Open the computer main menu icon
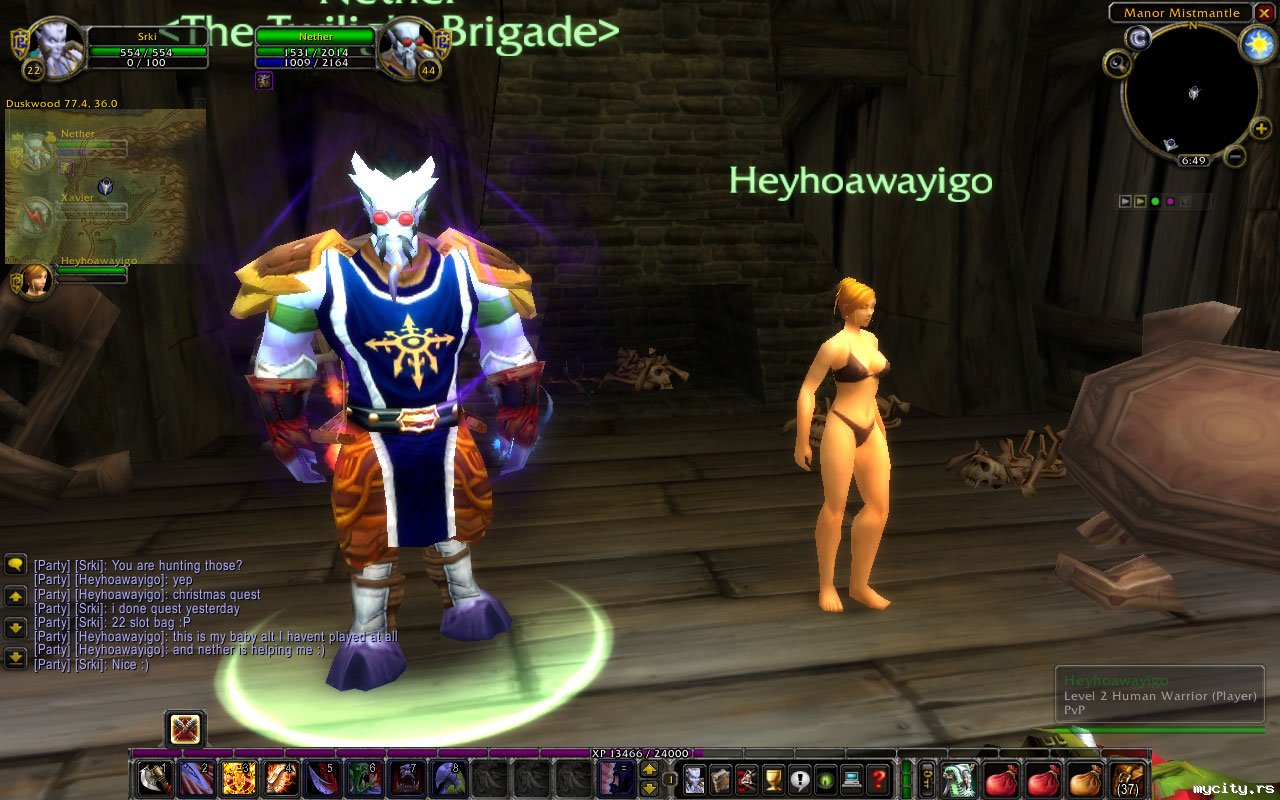 pos(852,779)
